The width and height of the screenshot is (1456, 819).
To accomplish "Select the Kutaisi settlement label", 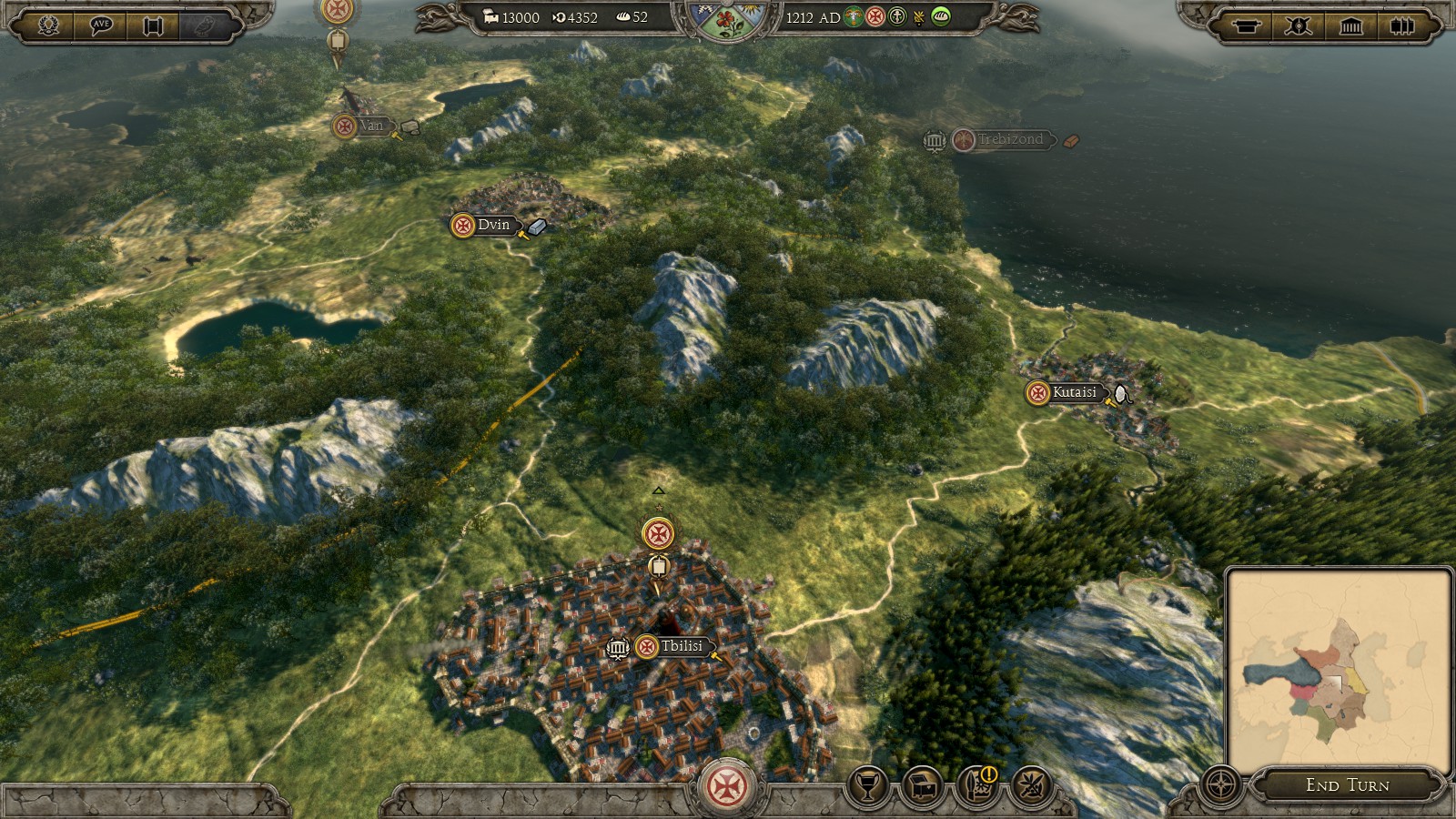I will (1074, 392).
